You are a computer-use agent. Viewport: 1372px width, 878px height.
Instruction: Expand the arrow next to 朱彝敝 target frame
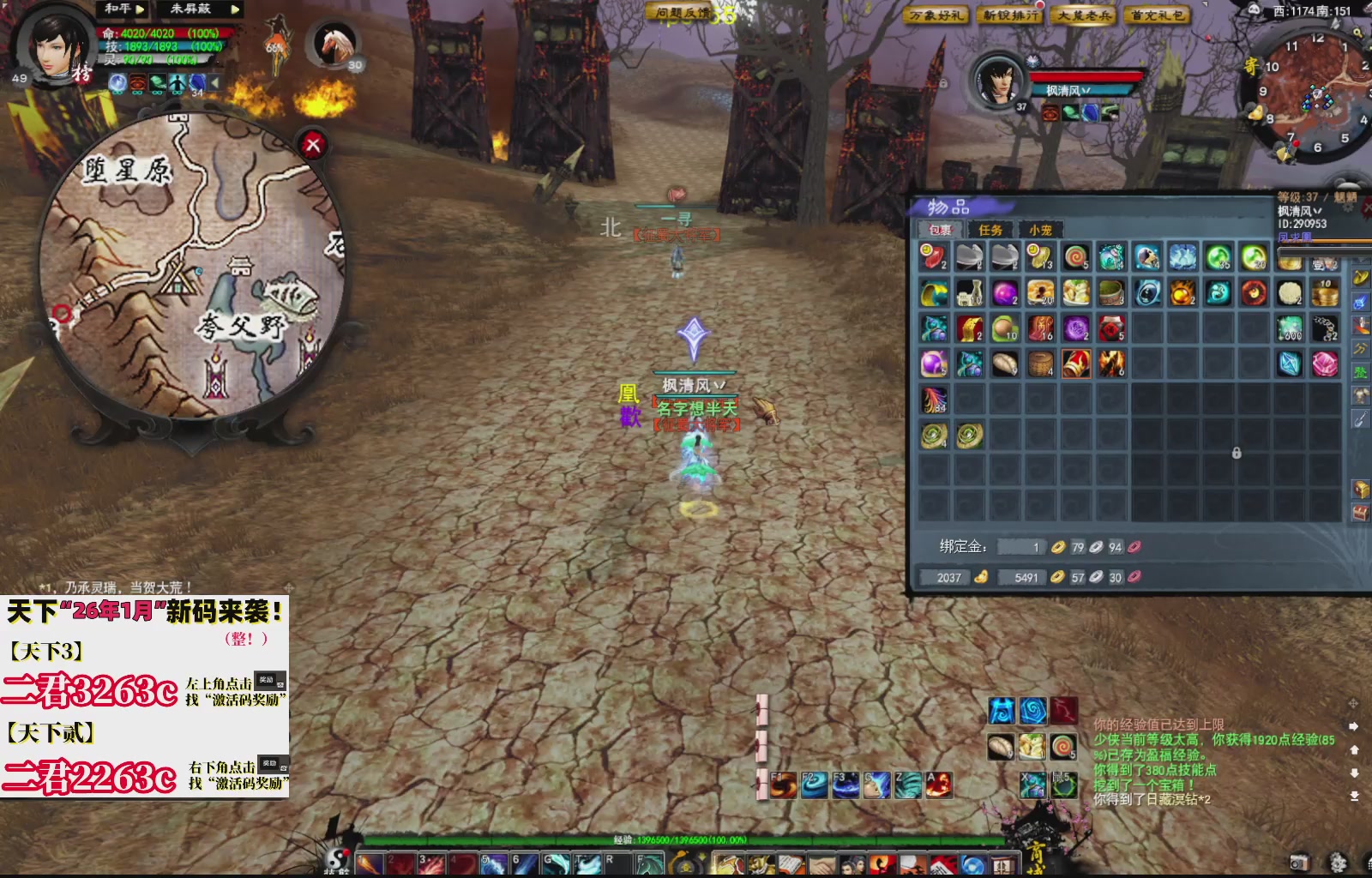point(234,9)
